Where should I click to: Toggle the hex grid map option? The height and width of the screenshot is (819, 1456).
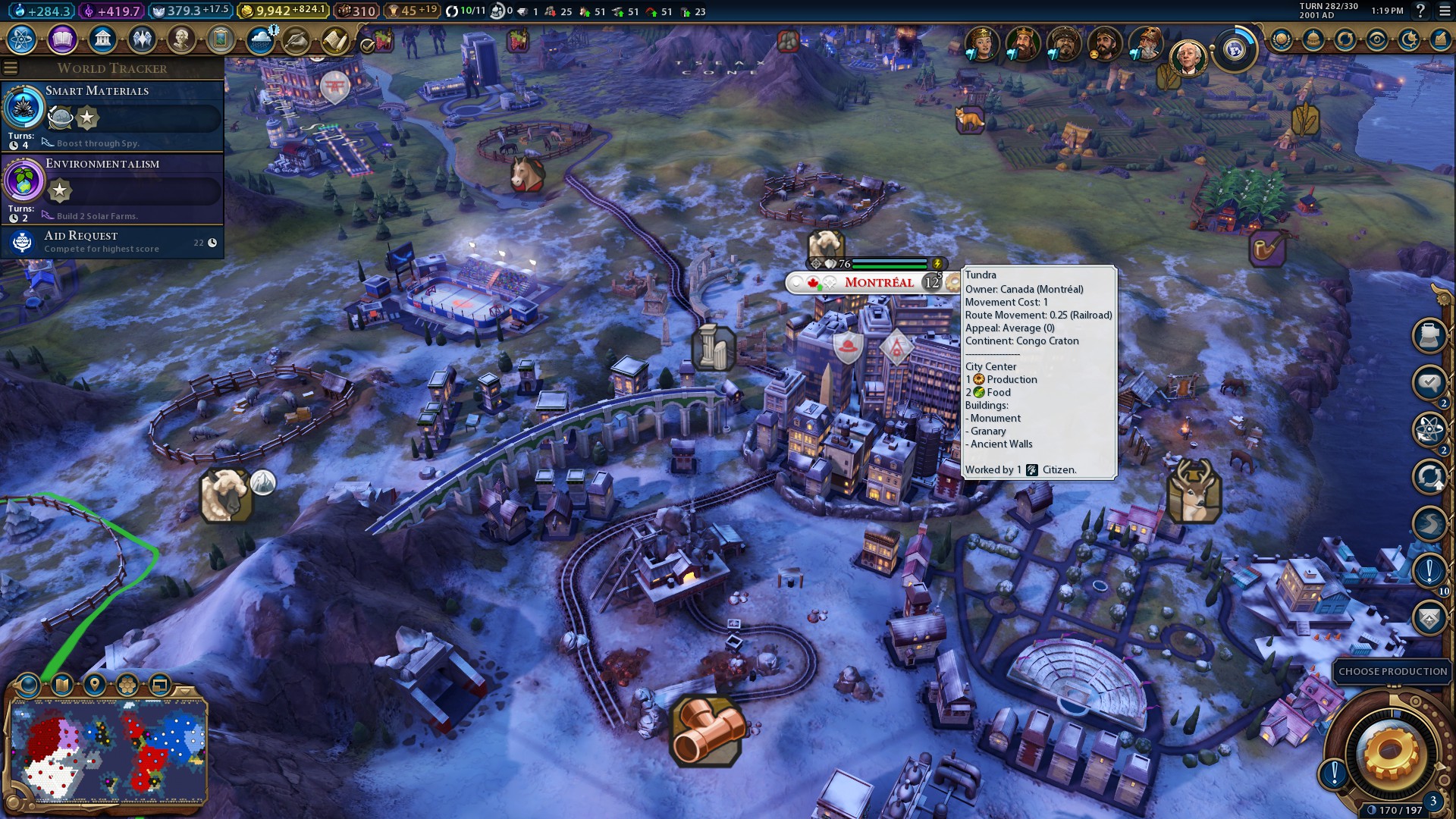[x=127, y=686]
